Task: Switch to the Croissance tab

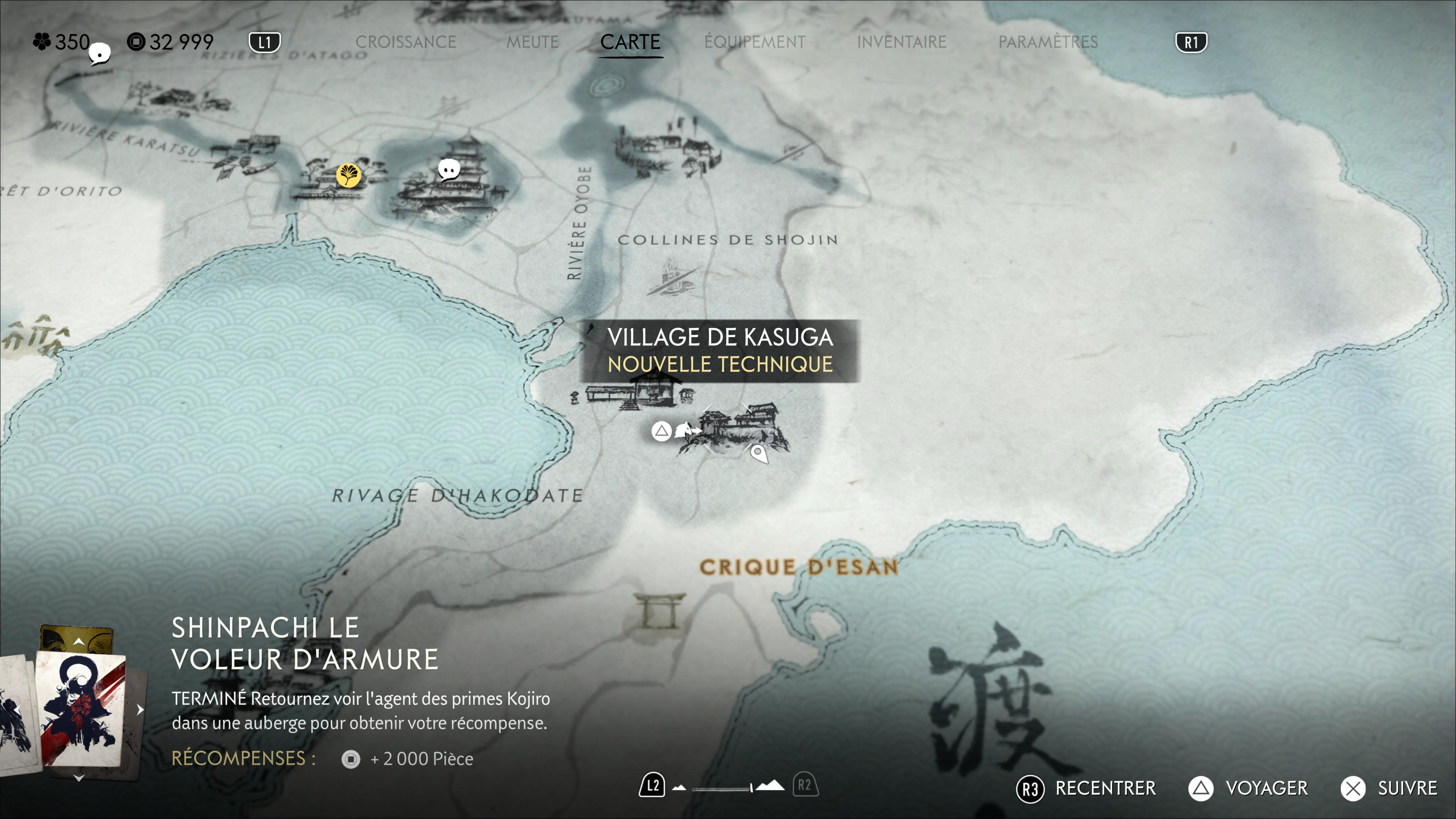Action: [x=405, y=42]
